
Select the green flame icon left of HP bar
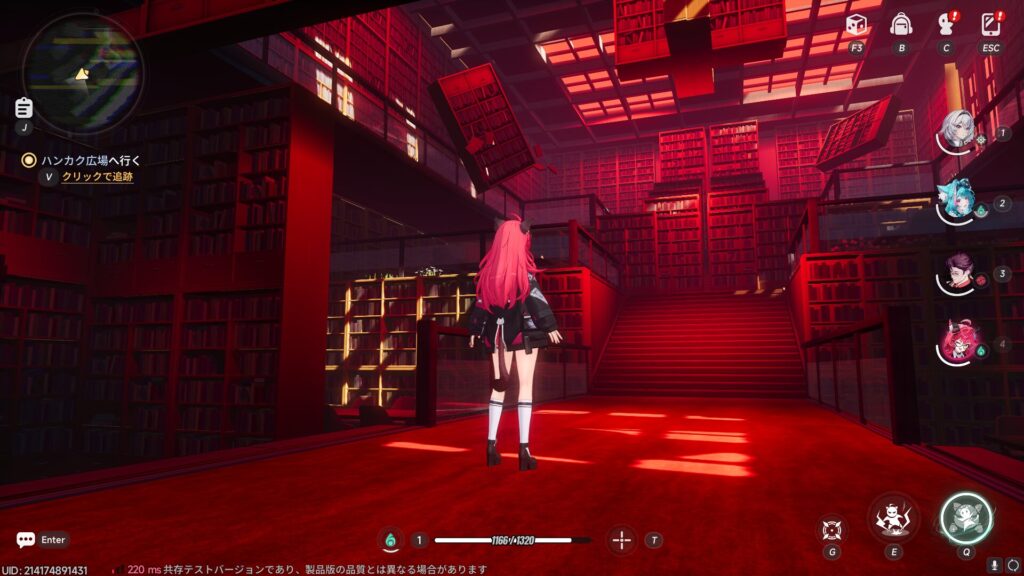coord(390,540)
